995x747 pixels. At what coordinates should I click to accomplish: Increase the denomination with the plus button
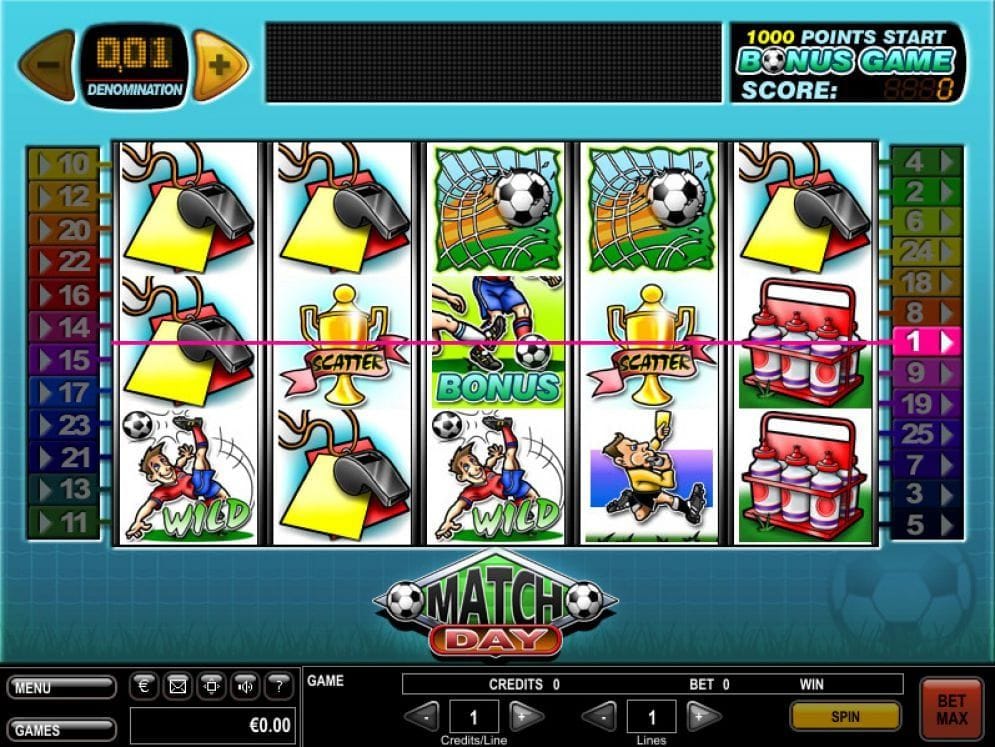[x=220, y=66]
